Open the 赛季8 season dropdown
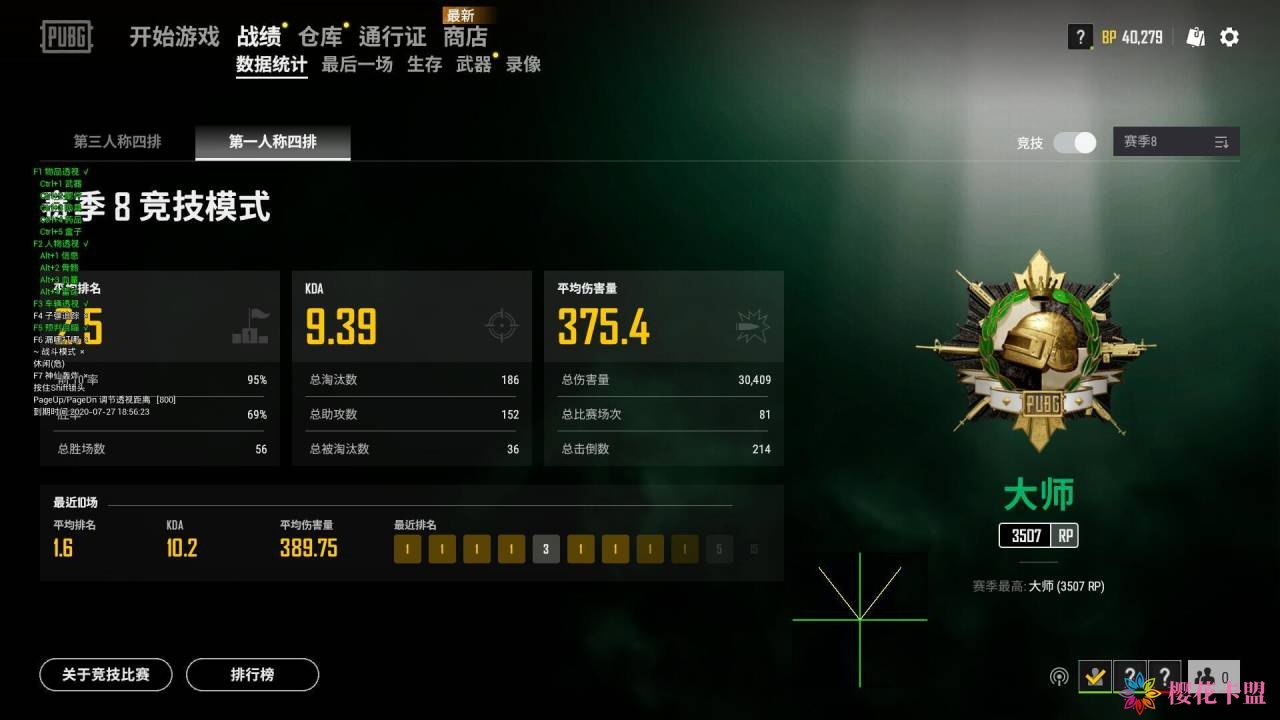 click(1176, 142)
